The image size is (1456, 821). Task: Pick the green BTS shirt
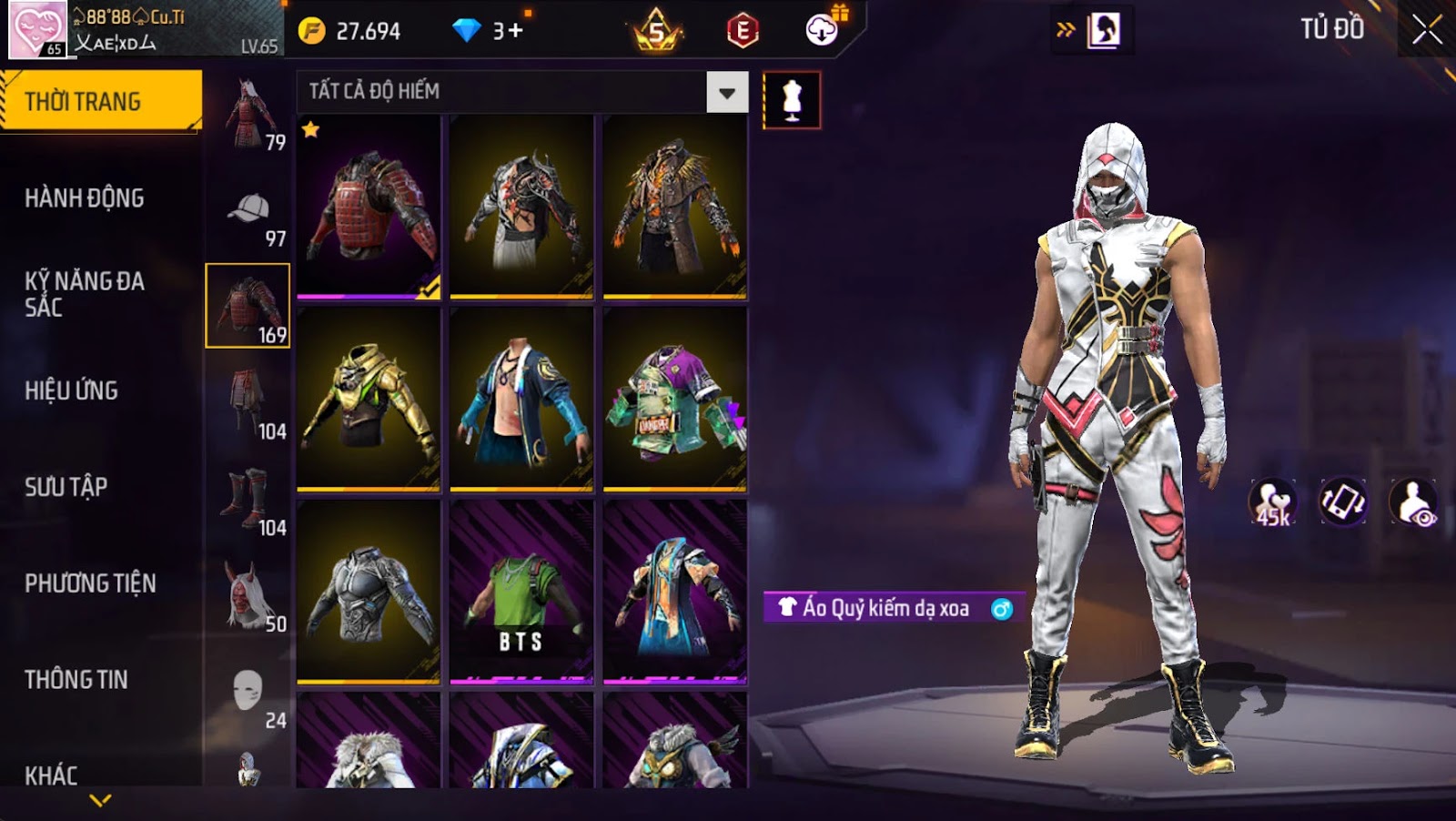coord(521,592)
